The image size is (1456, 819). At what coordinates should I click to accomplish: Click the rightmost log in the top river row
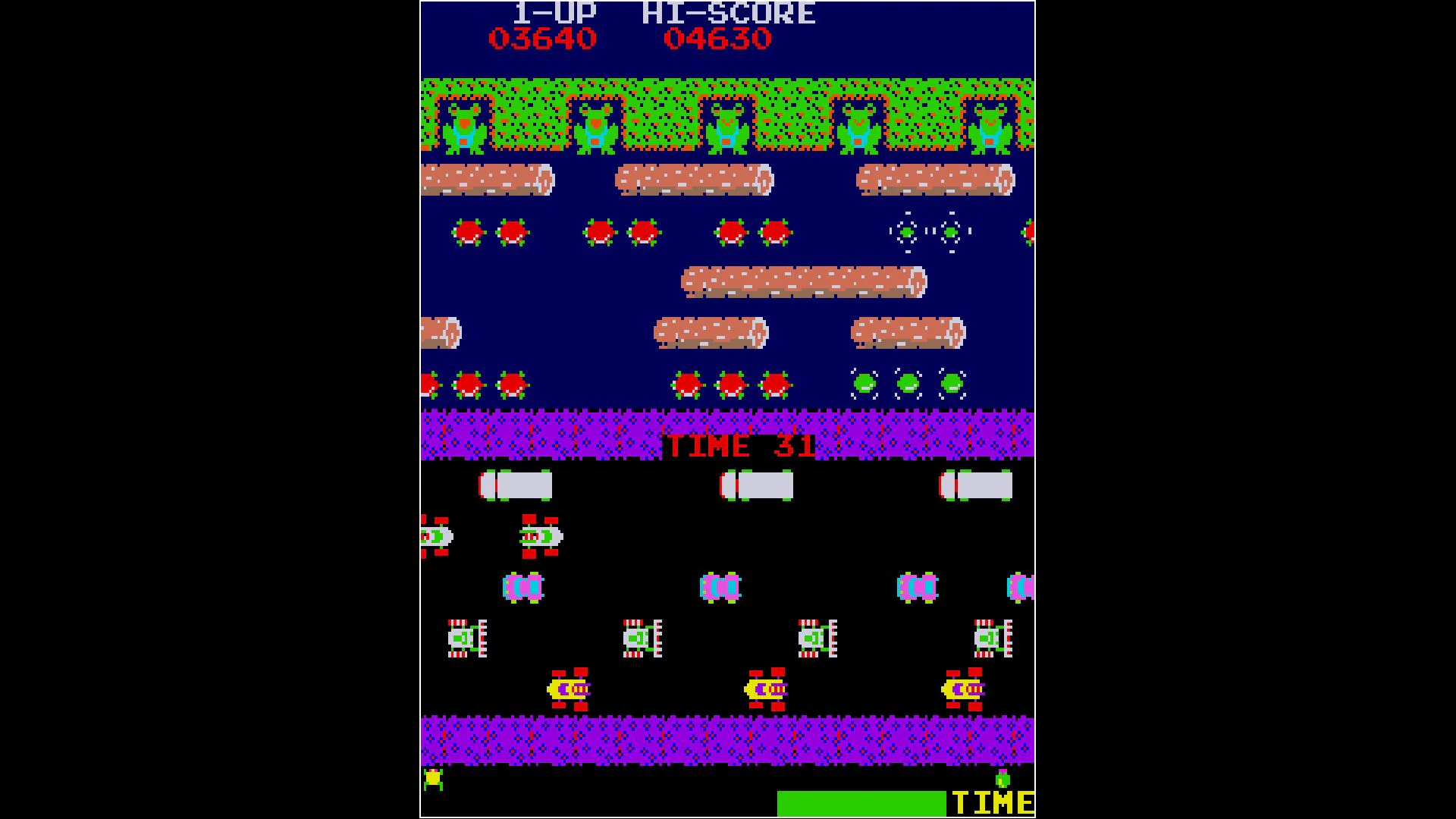click(x=937, y=180)
